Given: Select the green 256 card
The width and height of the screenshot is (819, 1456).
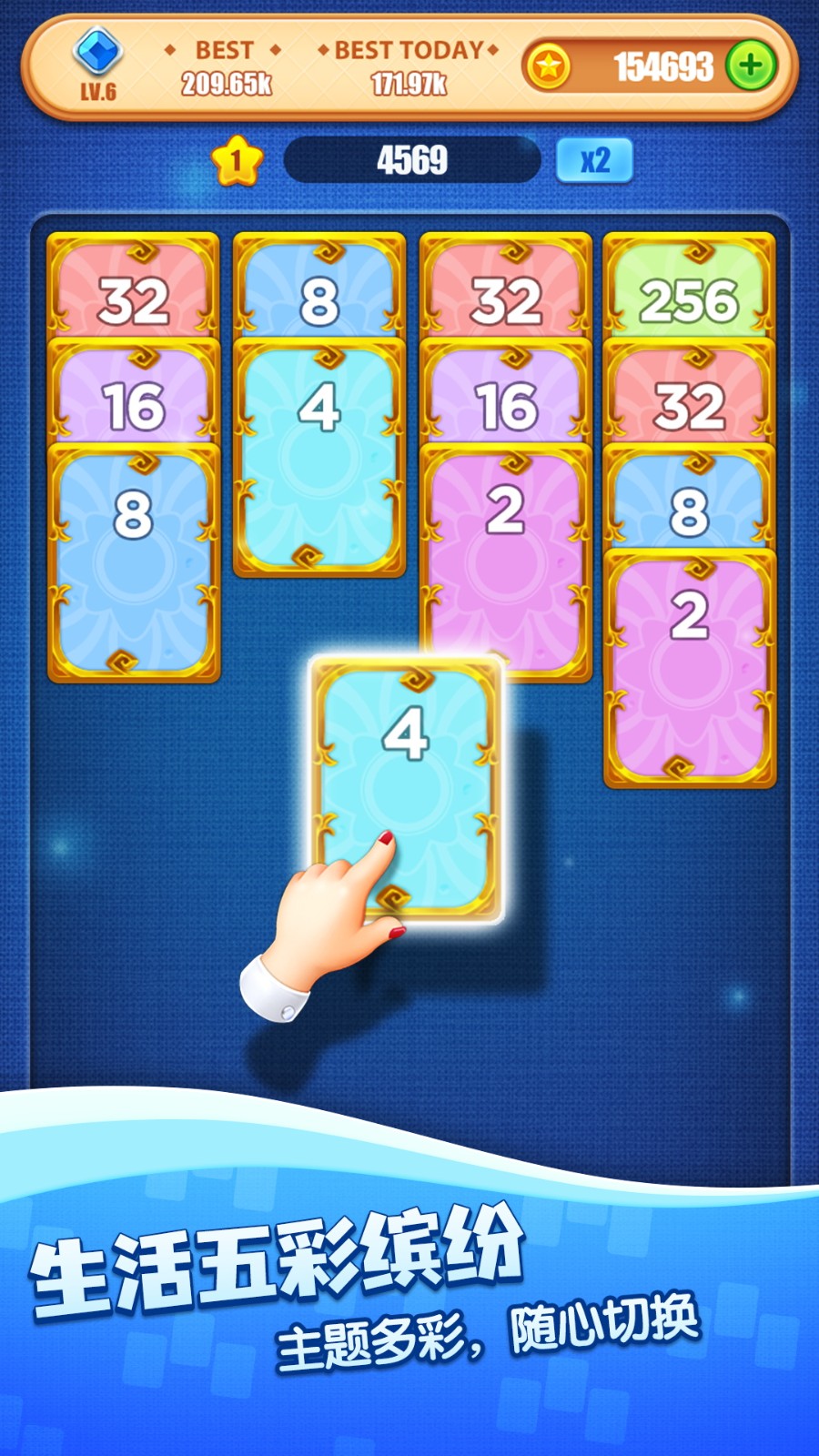Looking at the screenshot, I should coord(689,289).
